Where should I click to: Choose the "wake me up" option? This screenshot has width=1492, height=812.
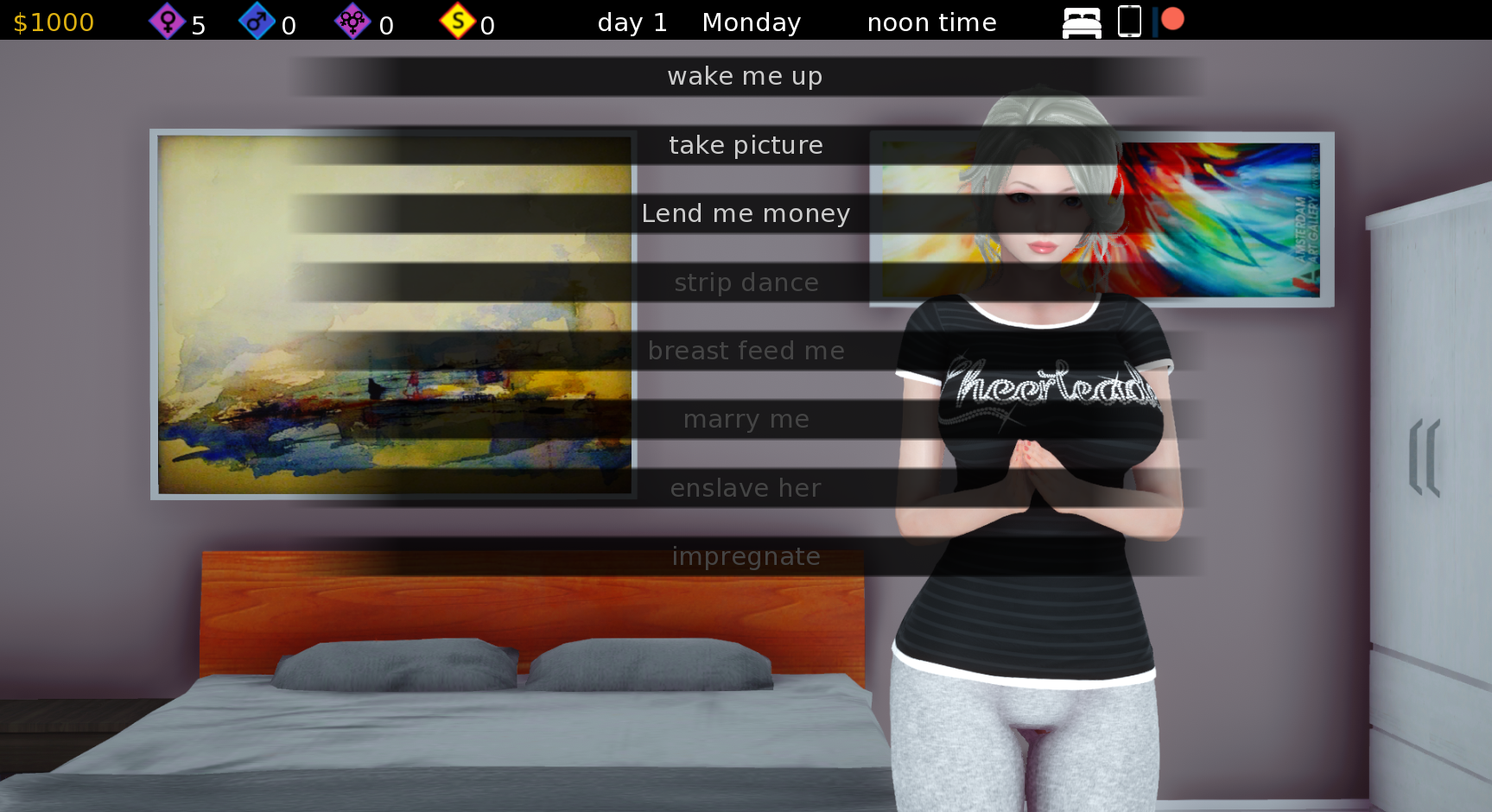click(745, 77)
